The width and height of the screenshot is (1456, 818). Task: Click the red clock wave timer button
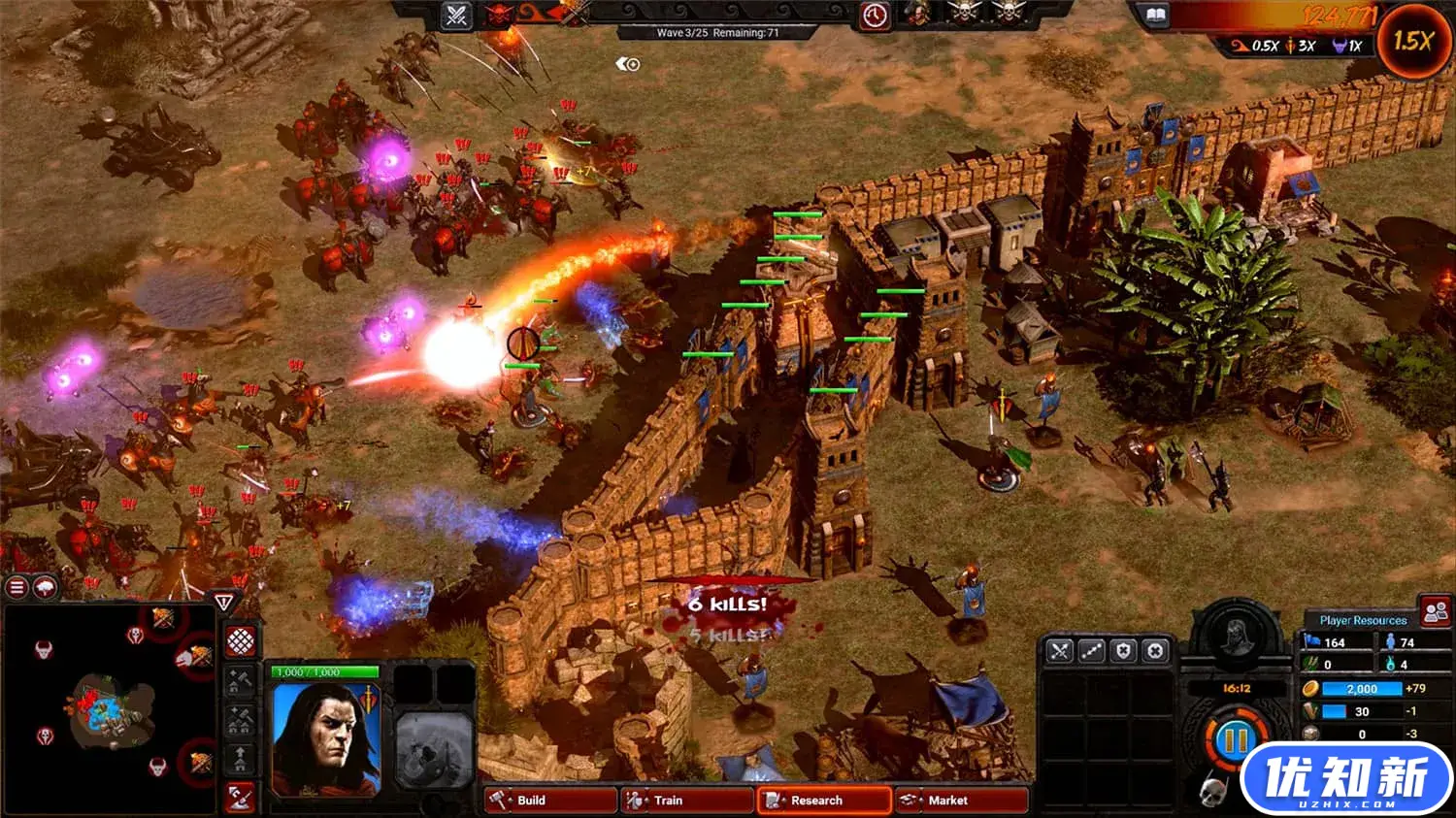tap(874, 16)
